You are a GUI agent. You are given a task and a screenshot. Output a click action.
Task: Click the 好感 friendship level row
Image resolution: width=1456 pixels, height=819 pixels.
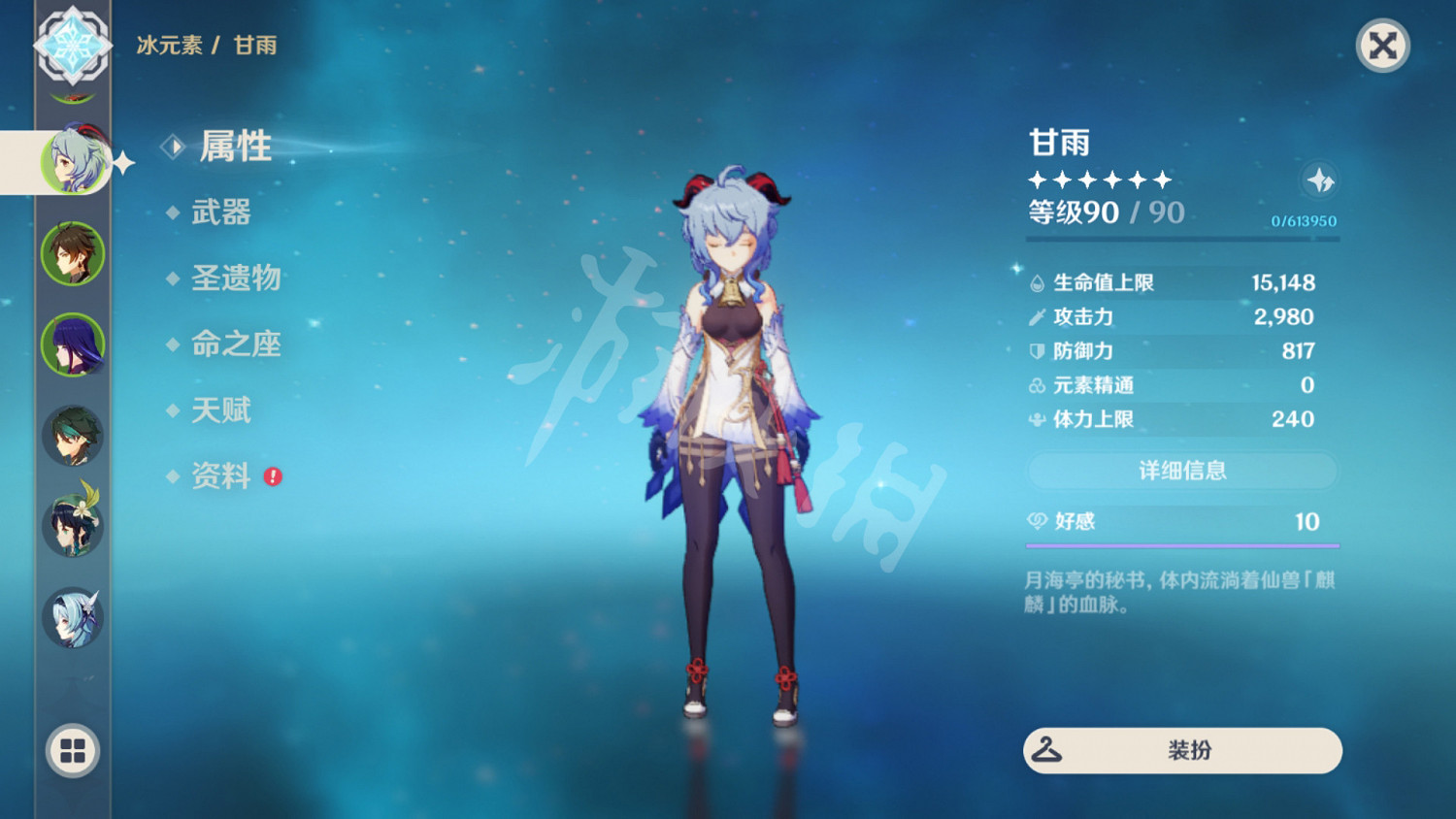click(x=1181, y=522)
